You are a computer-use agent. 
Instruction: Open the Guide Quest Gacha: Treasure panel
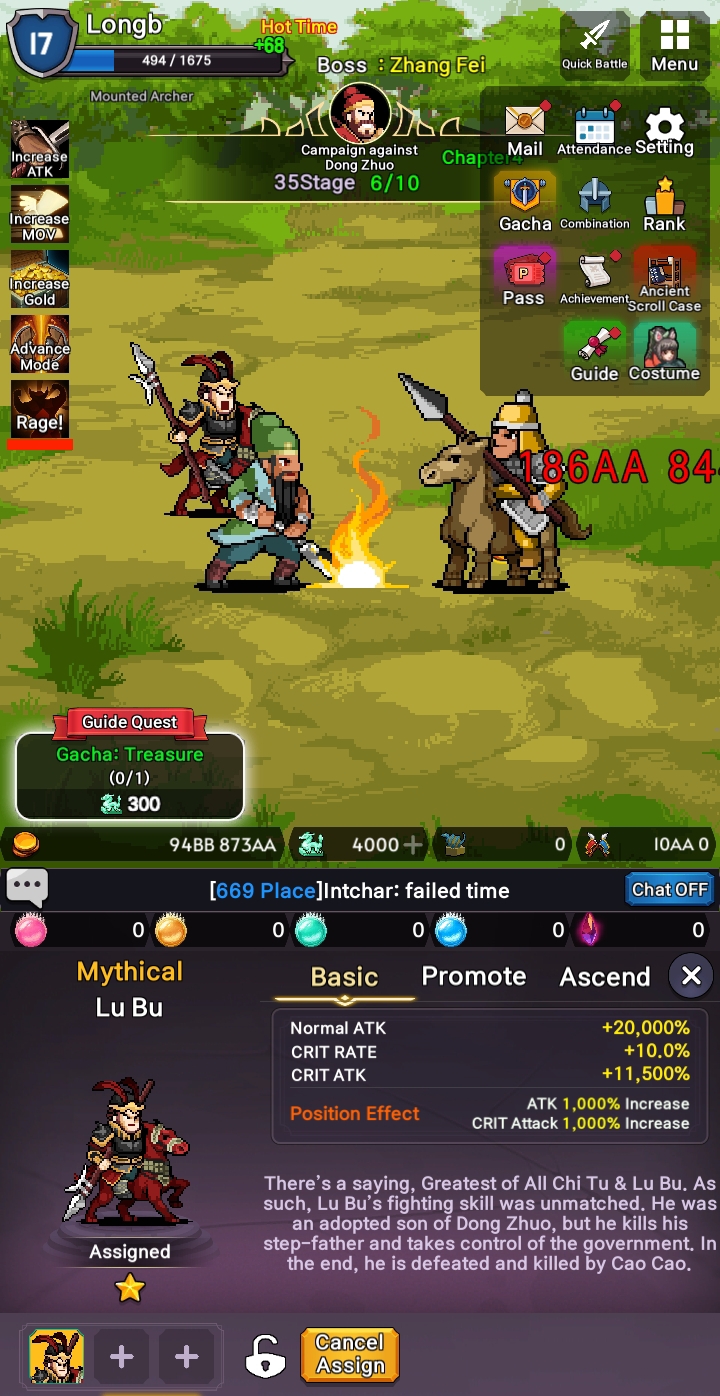(x=130, y=775)
